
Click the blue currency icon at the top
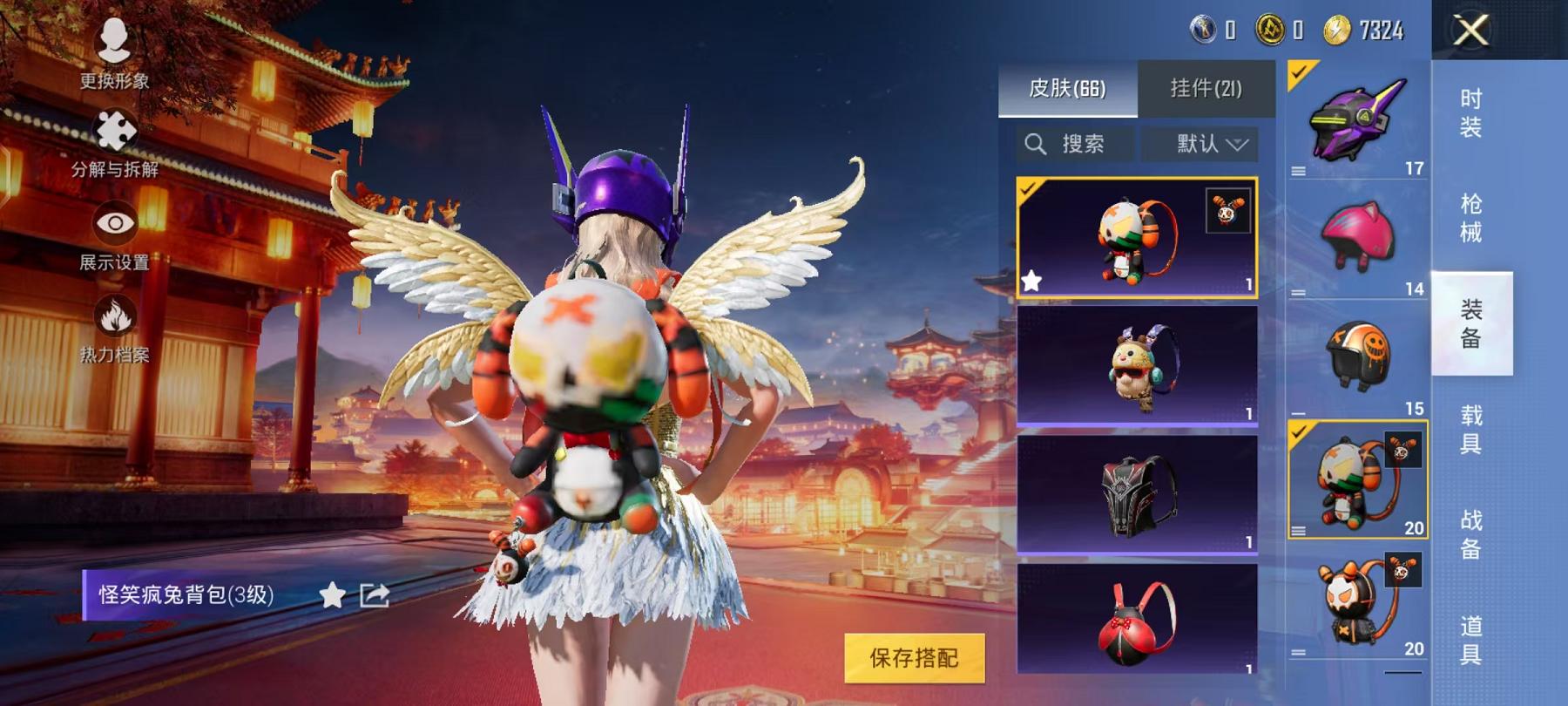[1203, 29]
